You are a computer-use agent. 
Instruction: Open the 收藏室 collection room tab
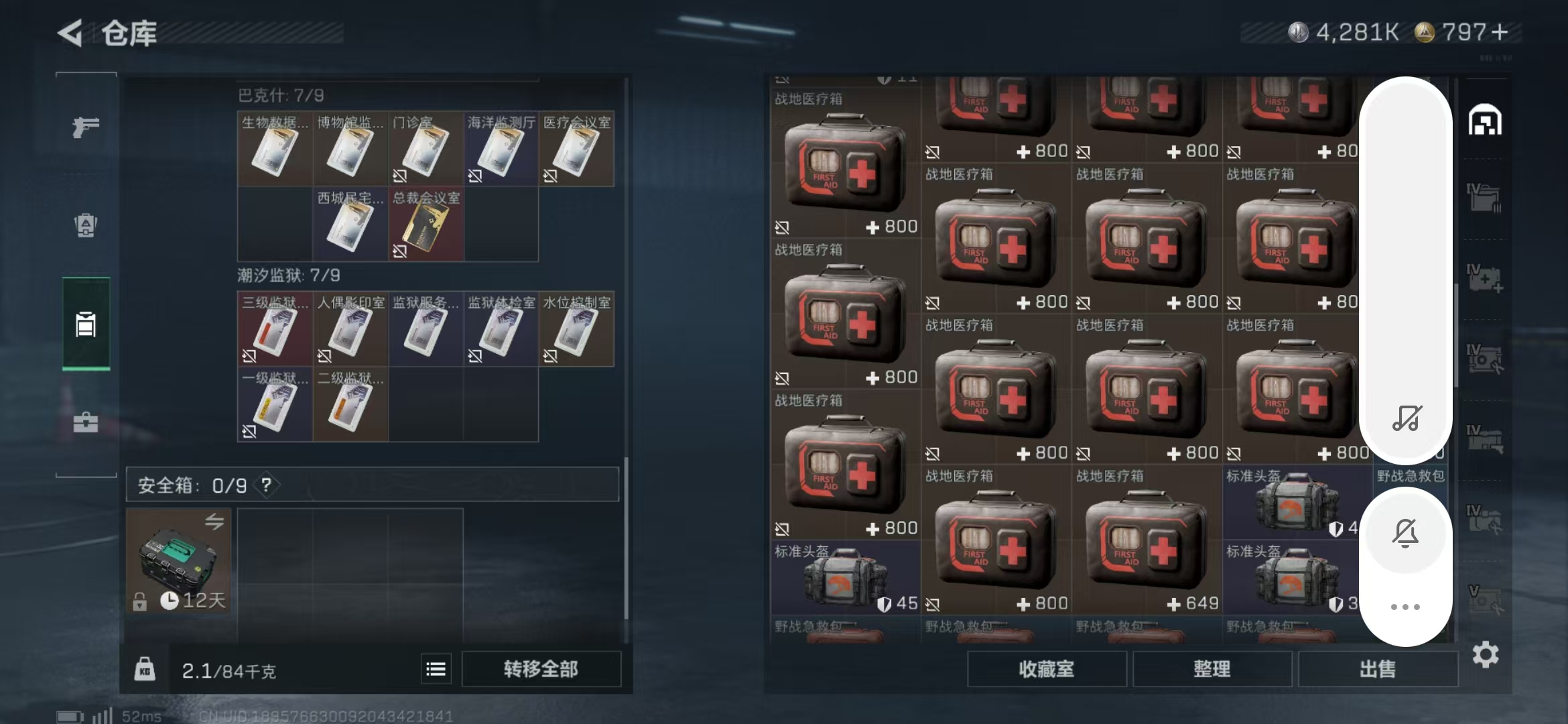click(1046, 668)
